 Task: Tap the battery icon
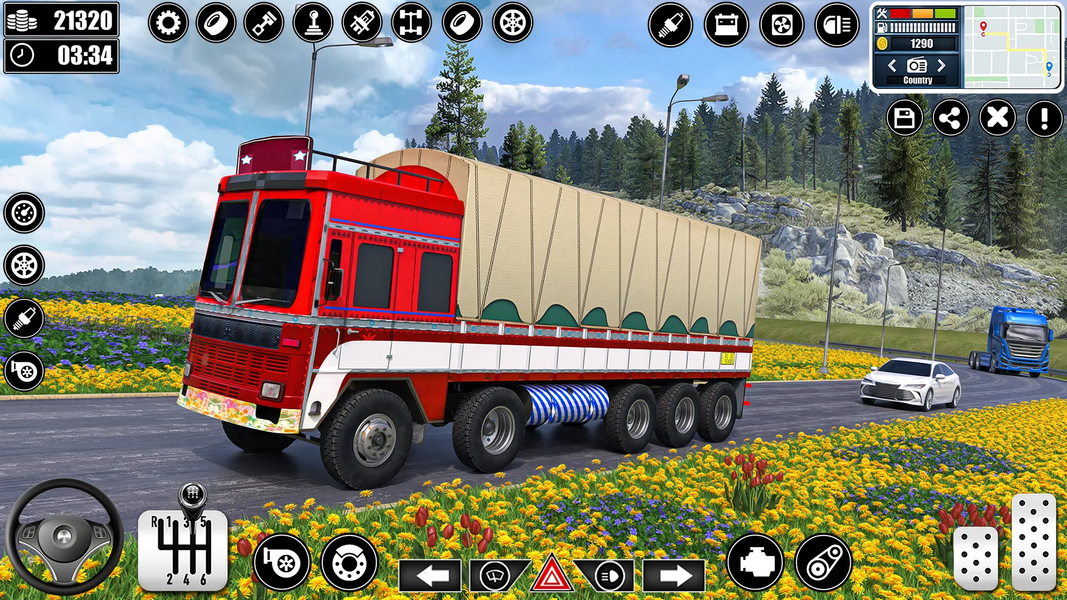click(726, 24)
